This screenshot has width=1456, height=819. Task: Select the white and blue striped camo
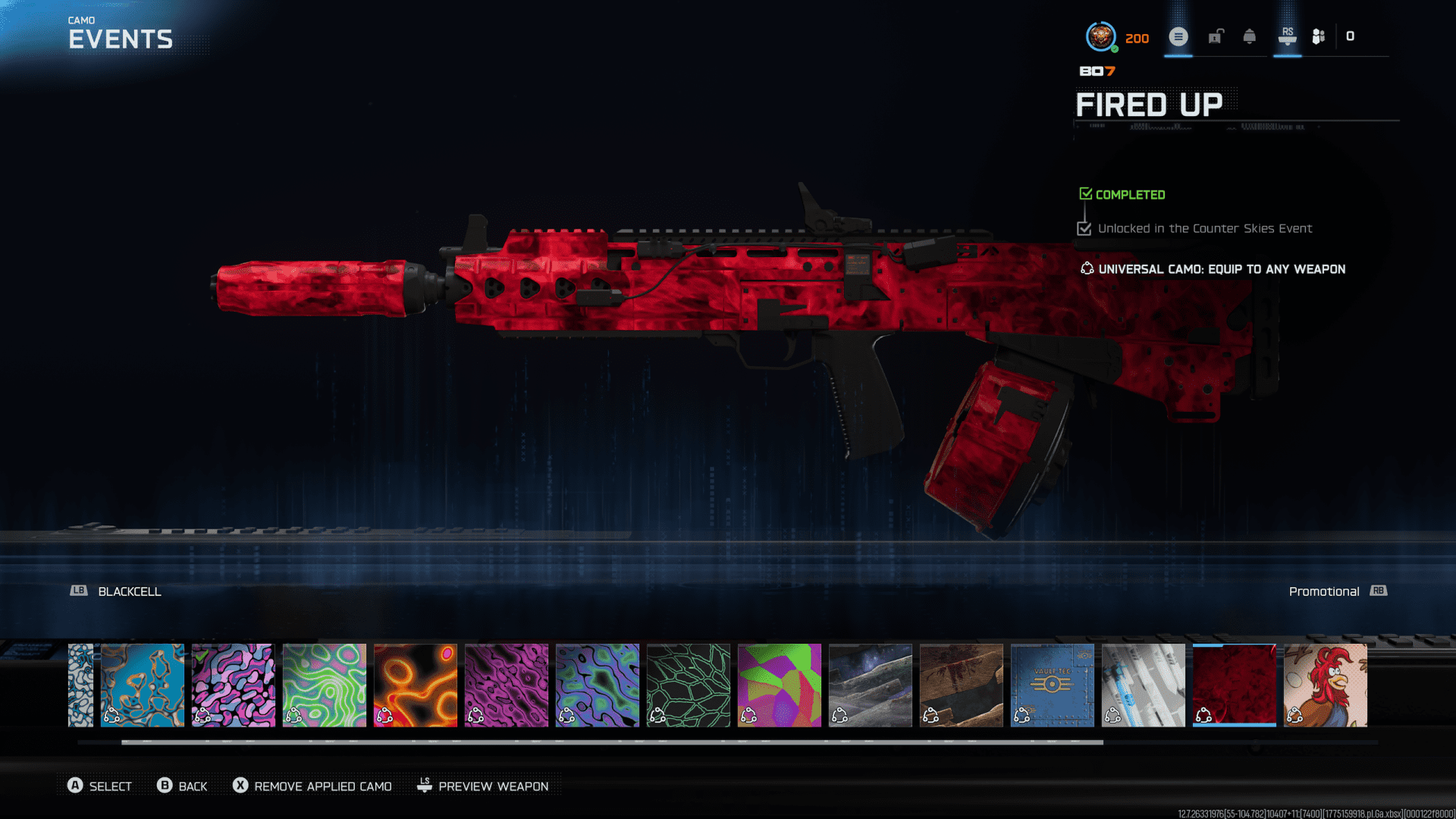[1144, 685]
